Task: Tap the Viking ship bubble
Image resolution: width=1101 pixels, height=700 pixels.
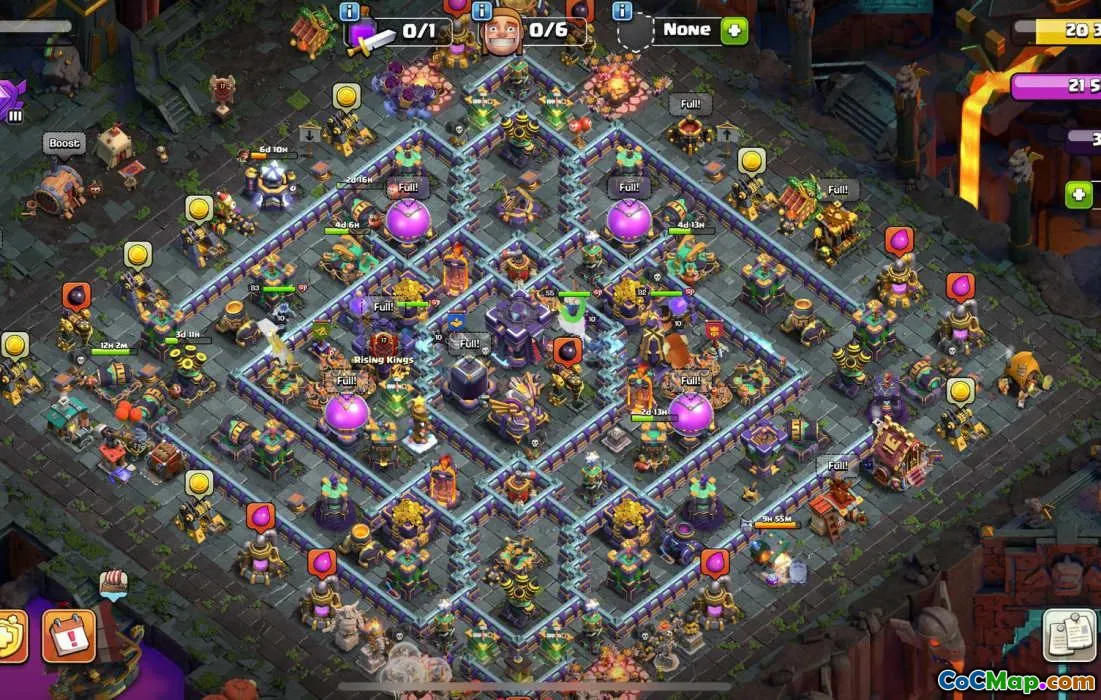Action: pos(113,582)
